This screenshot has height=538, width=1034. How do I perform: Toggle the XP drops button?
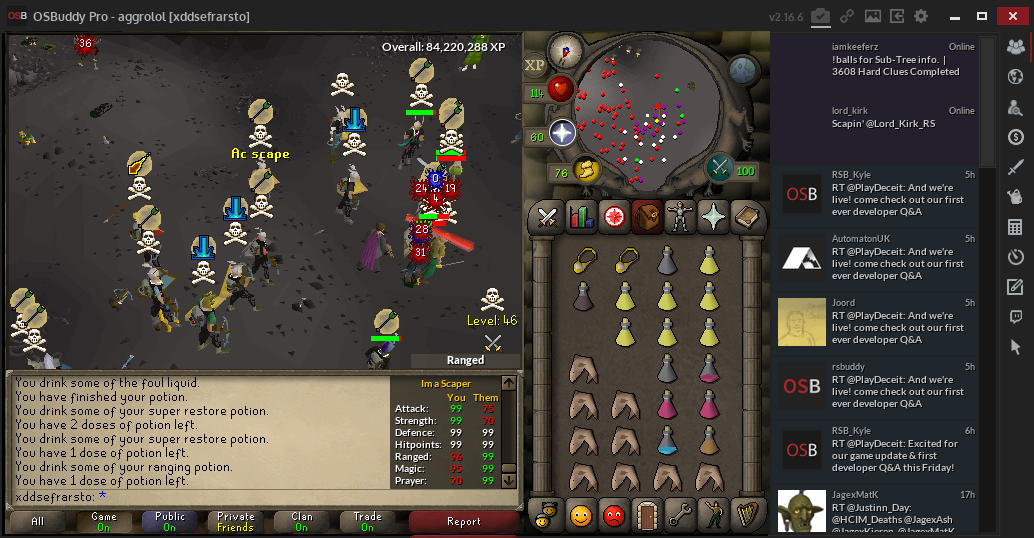[x=535, y=64]
